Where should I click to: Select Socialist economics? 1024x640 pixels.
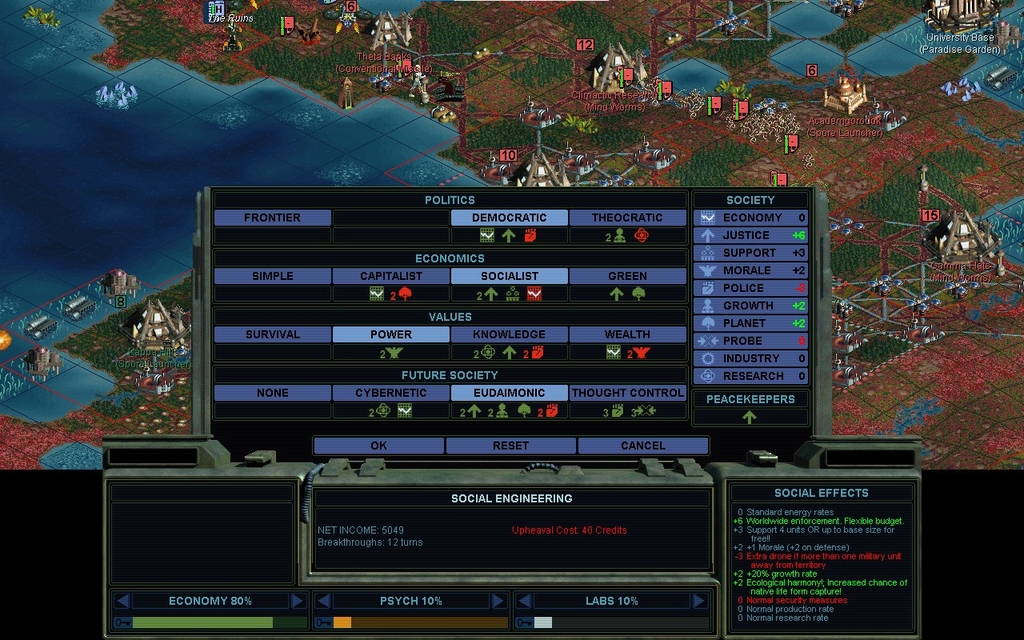509,276
